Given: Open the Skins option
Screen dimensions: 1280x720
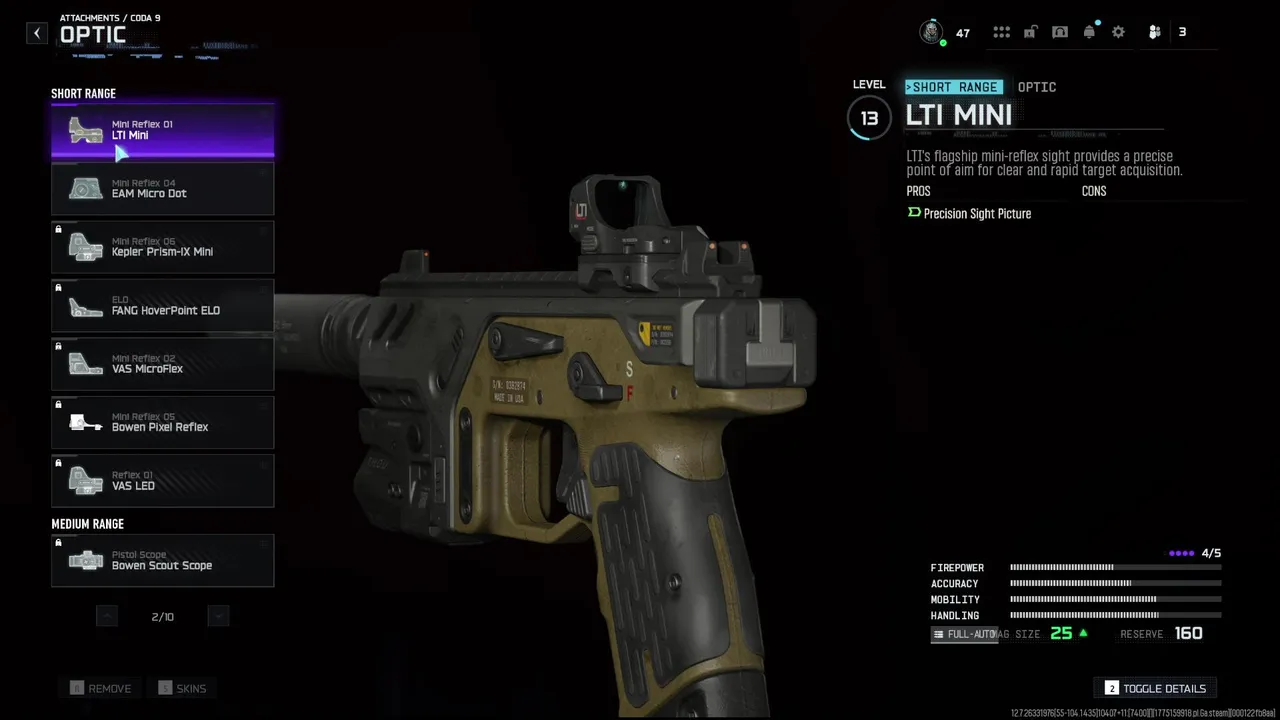Looking at the screenshot, I should [x=181, y=688].
